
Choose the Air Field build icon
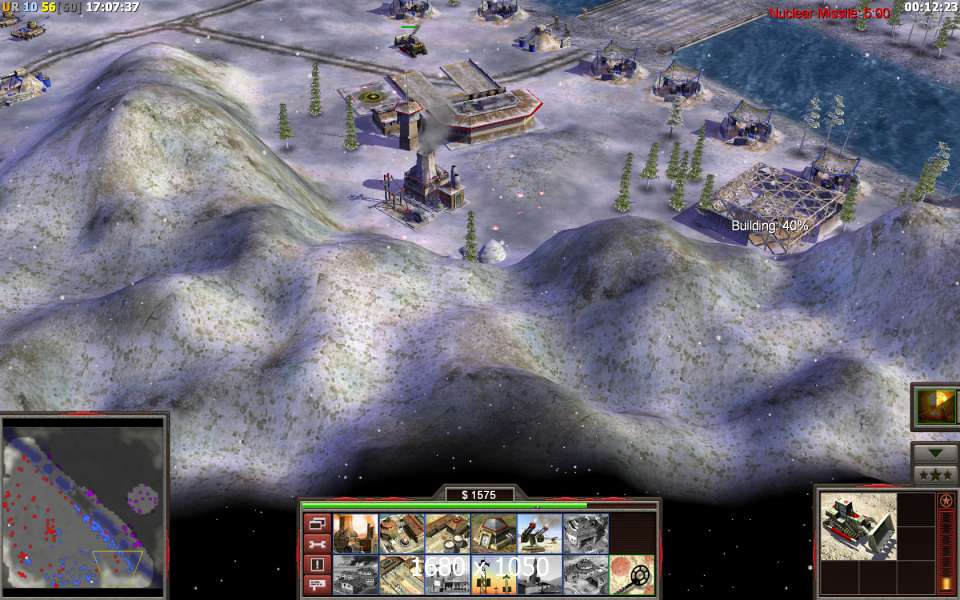[x=355, y=575]
